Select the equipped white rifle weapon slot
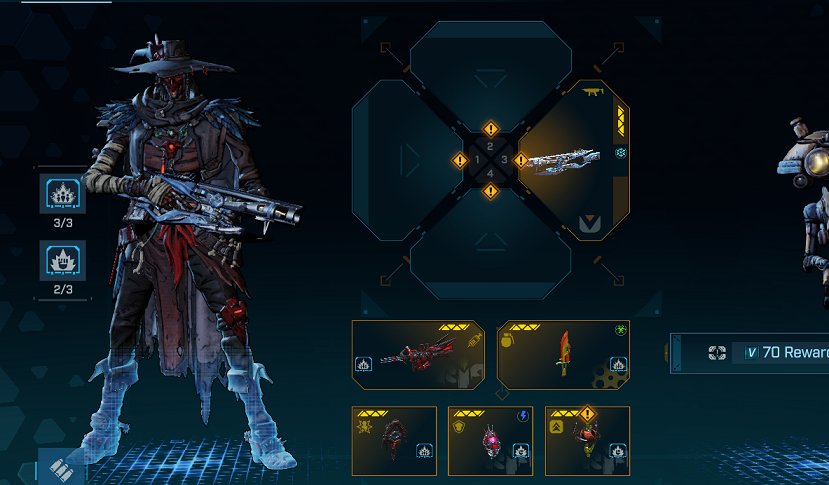This screenshot has height=485, width=829. point(575,160)
